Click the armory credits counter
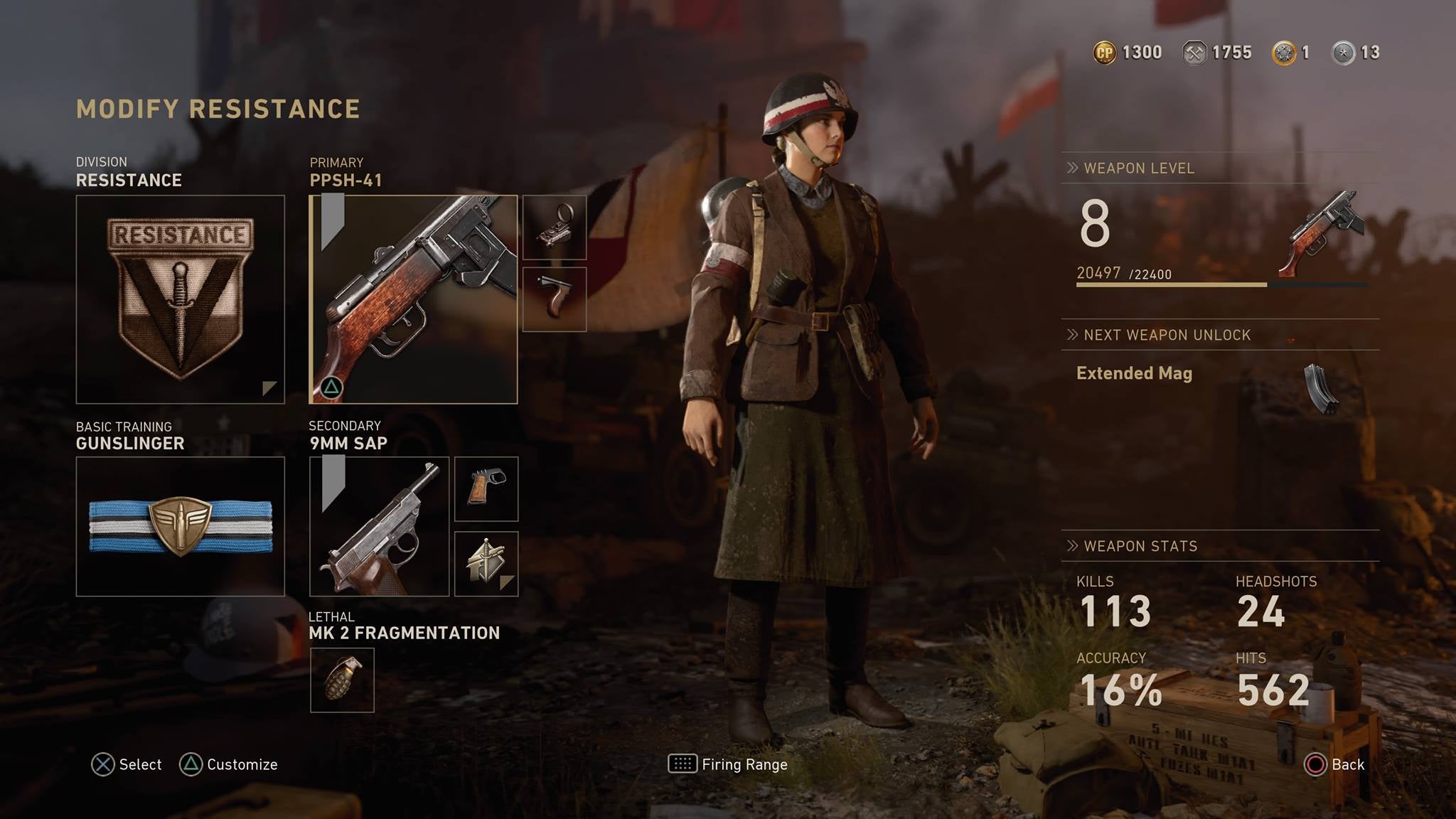The image size is (1456, 819). click(x=1216, y=53)
